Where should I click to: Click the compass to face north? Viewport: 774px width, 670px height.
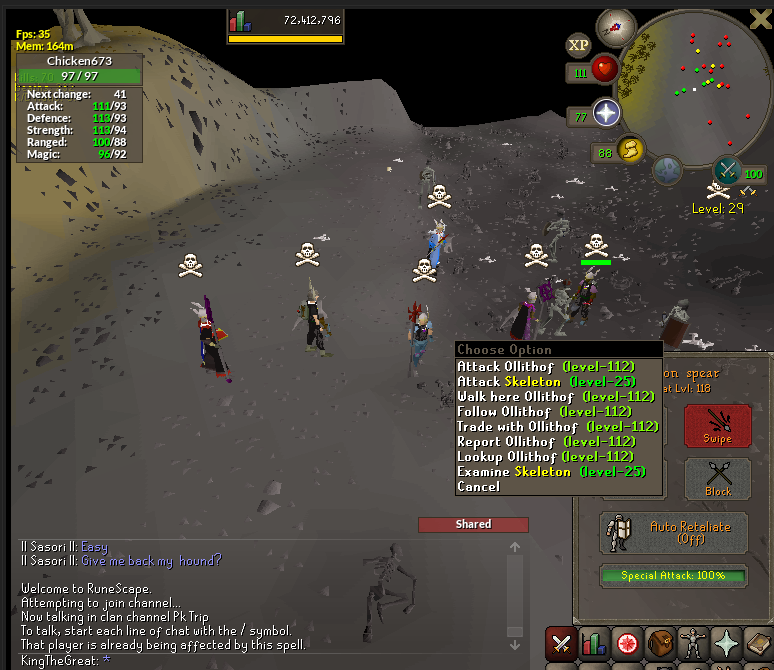(616, 28)
